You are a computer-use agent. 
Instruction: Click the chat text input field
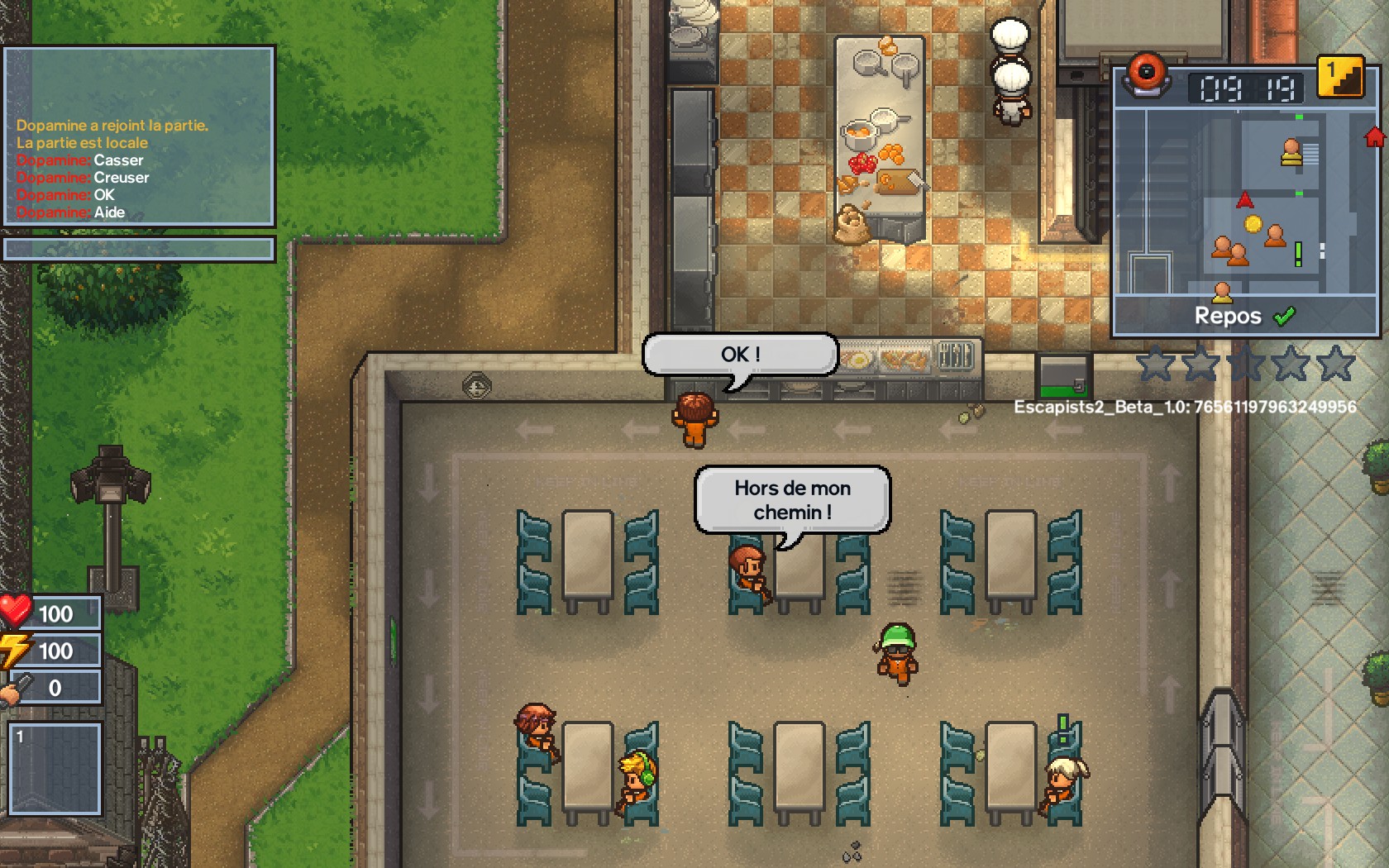click(139, 249)
